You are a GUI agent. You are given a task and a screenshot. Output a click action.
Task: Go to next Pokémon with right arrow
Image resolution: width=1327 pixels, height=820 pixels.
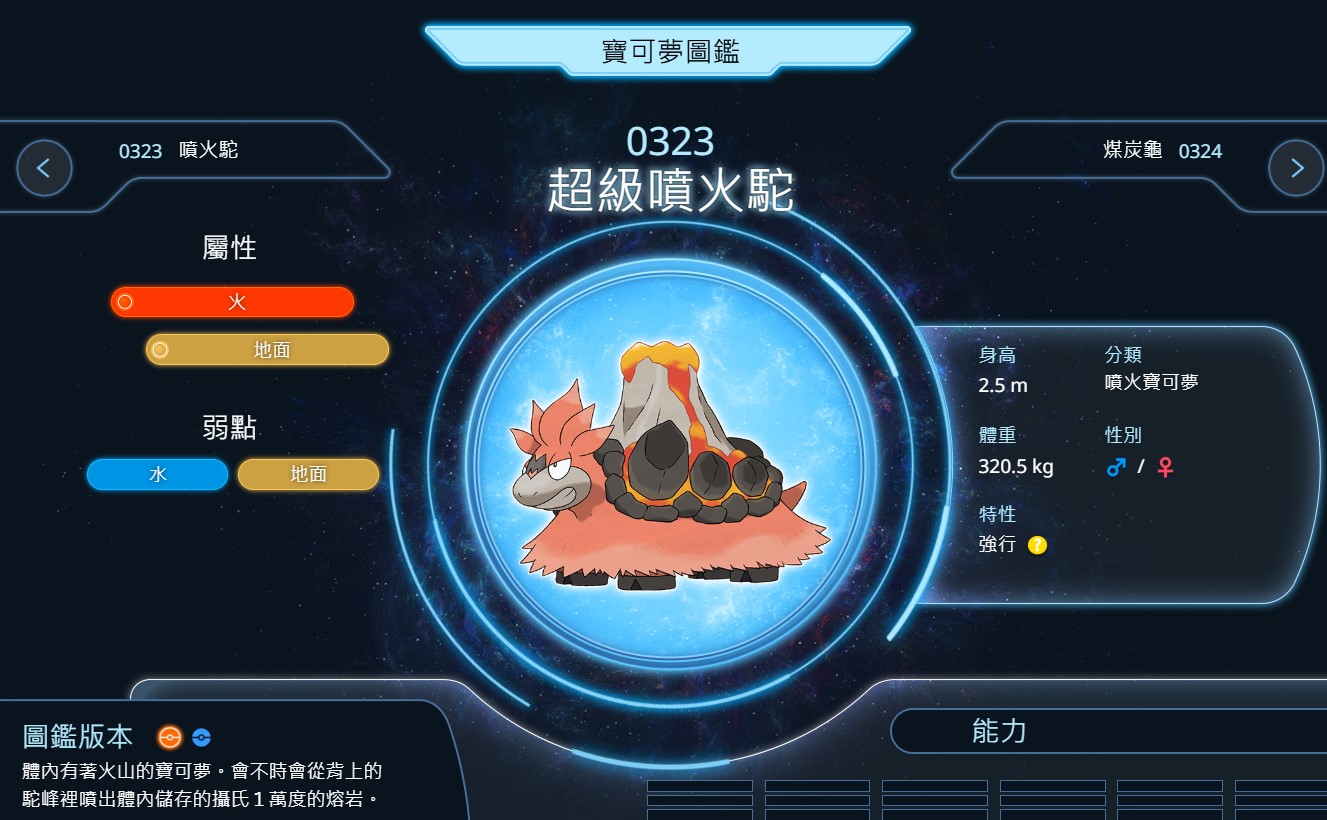tap(1296, 168)
